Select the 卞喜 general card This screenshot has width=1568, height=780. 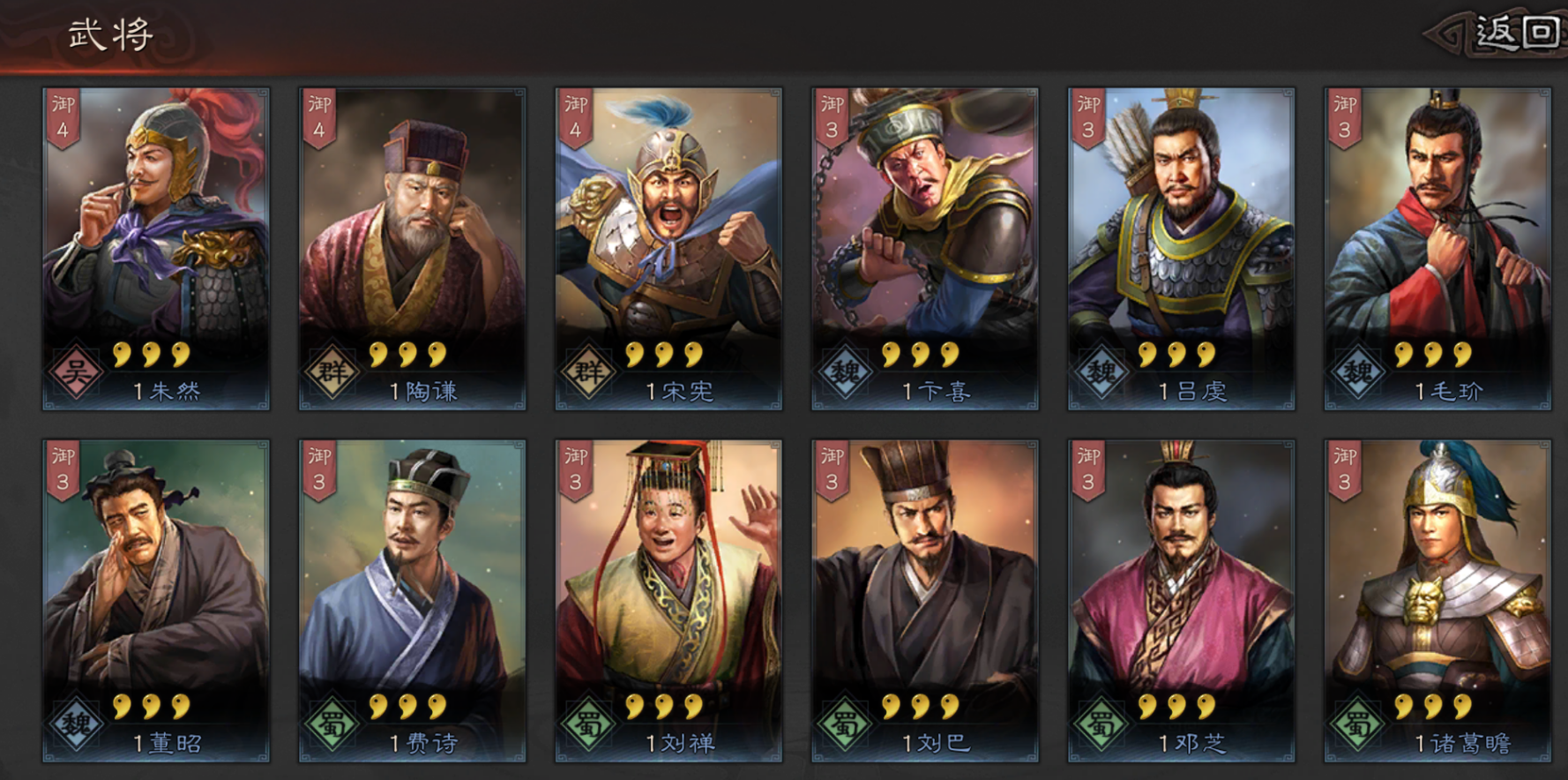click(924, 247)
